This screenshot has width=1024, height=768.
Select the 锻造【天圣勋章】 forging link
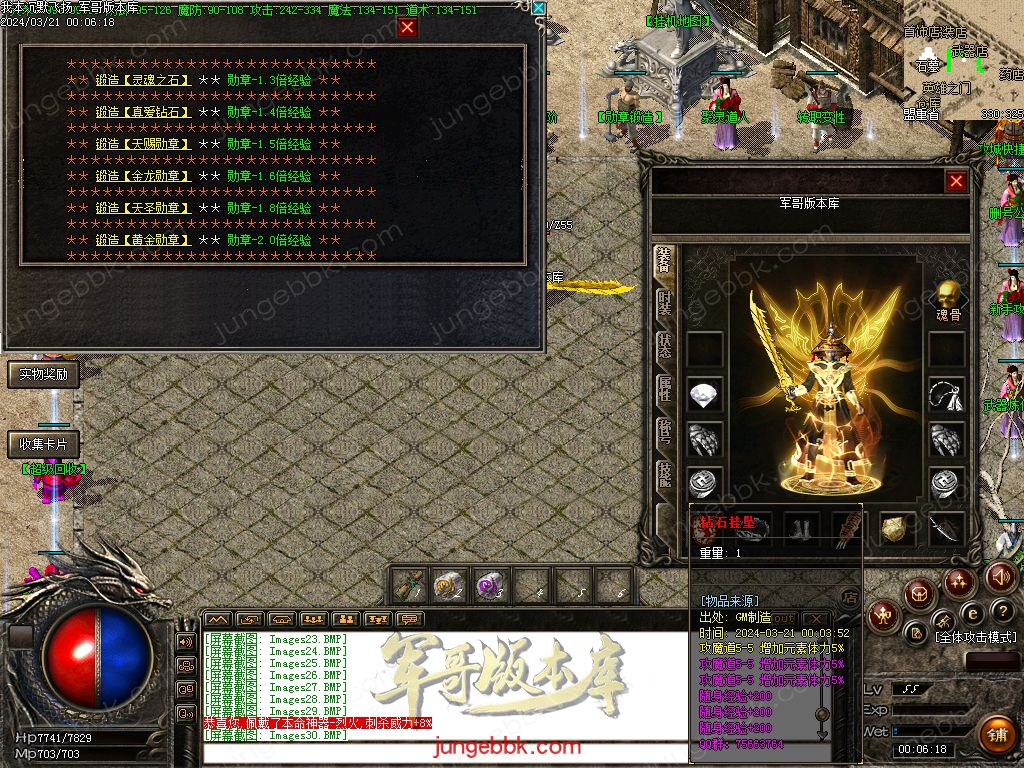[143, 209]
